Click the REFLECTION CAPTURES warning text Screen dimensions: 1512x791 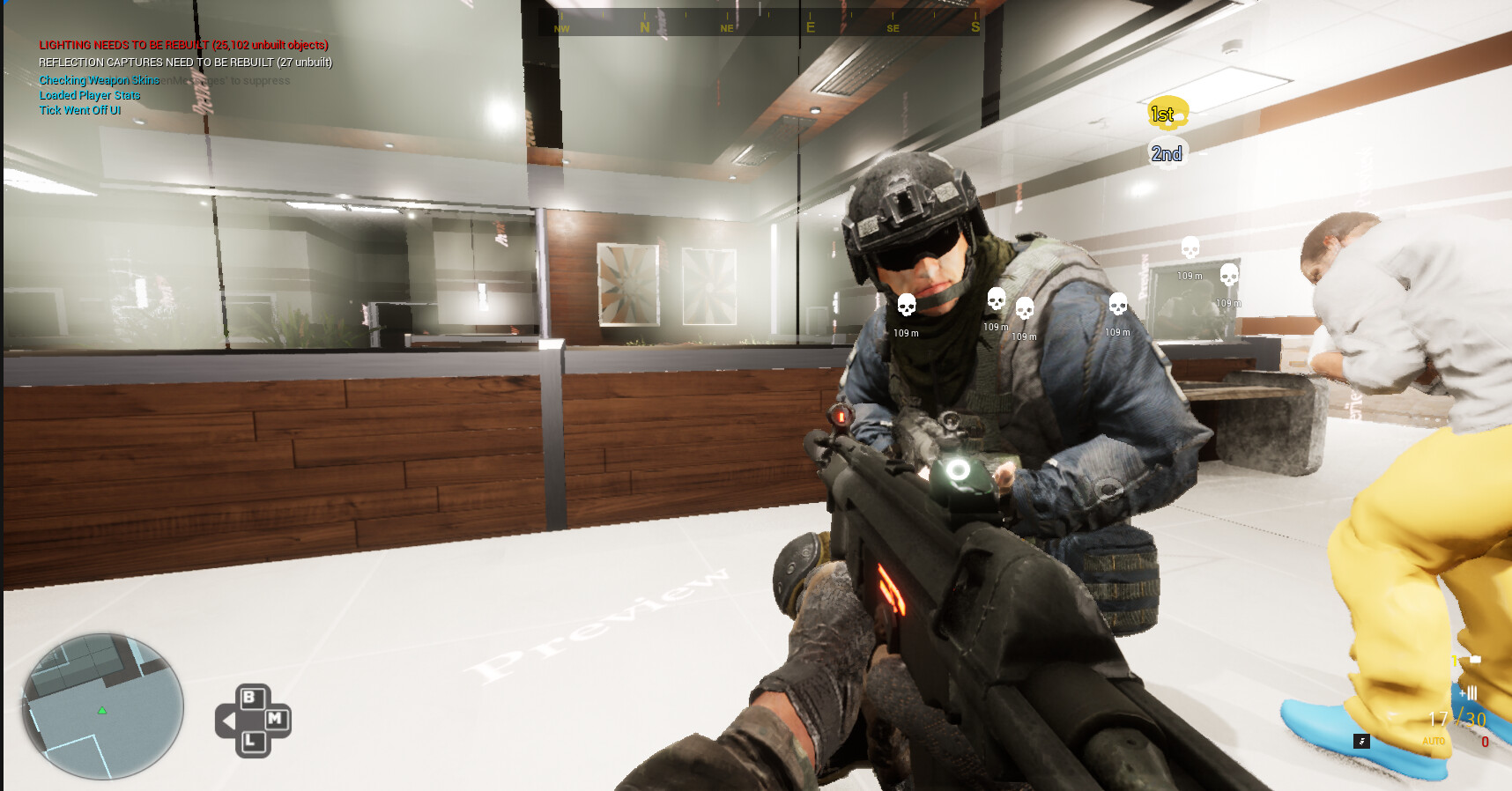[186, 62]
